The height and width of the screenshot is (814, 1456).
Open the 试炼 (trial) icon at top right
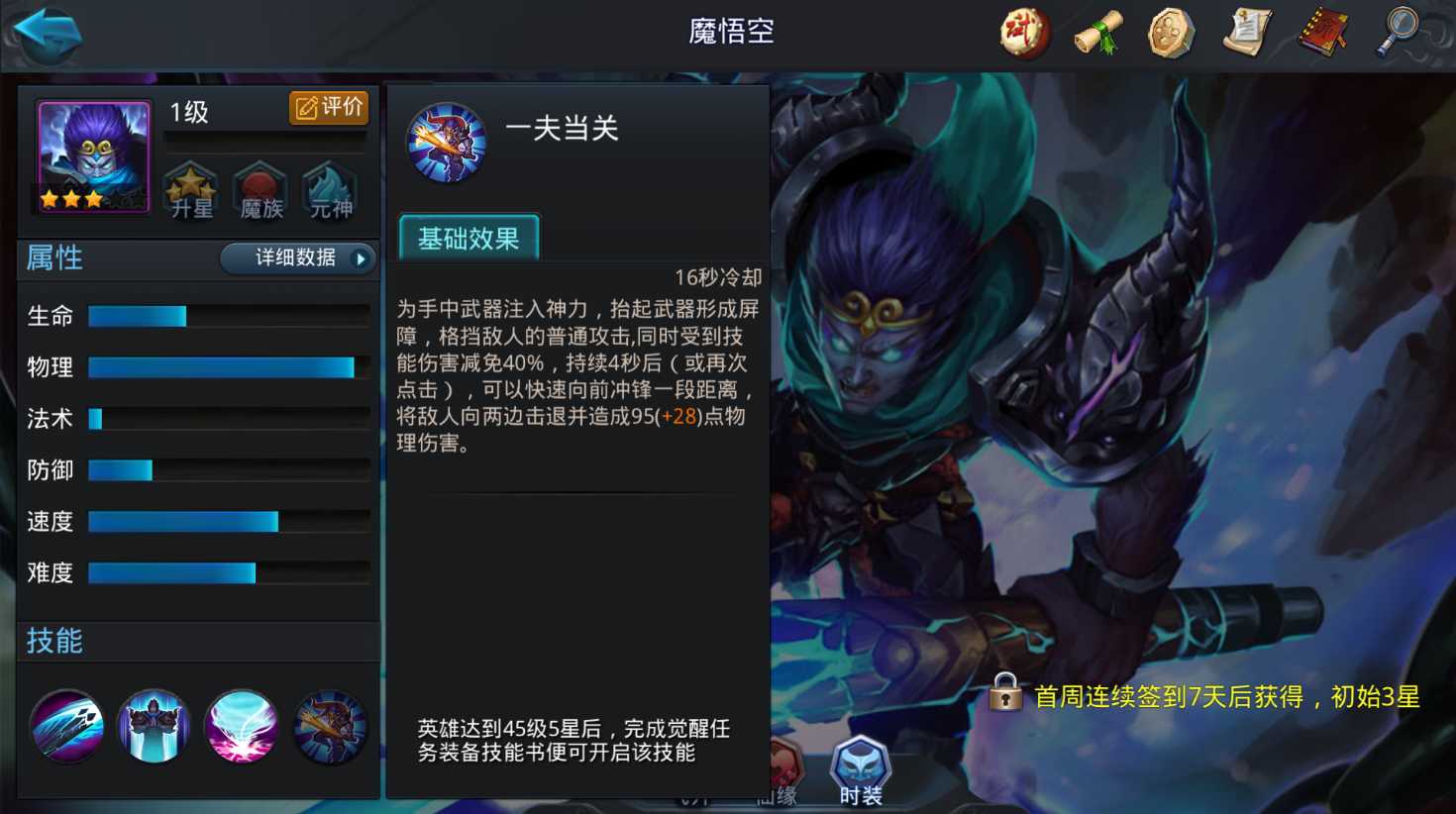click(x=1024, y=31)
